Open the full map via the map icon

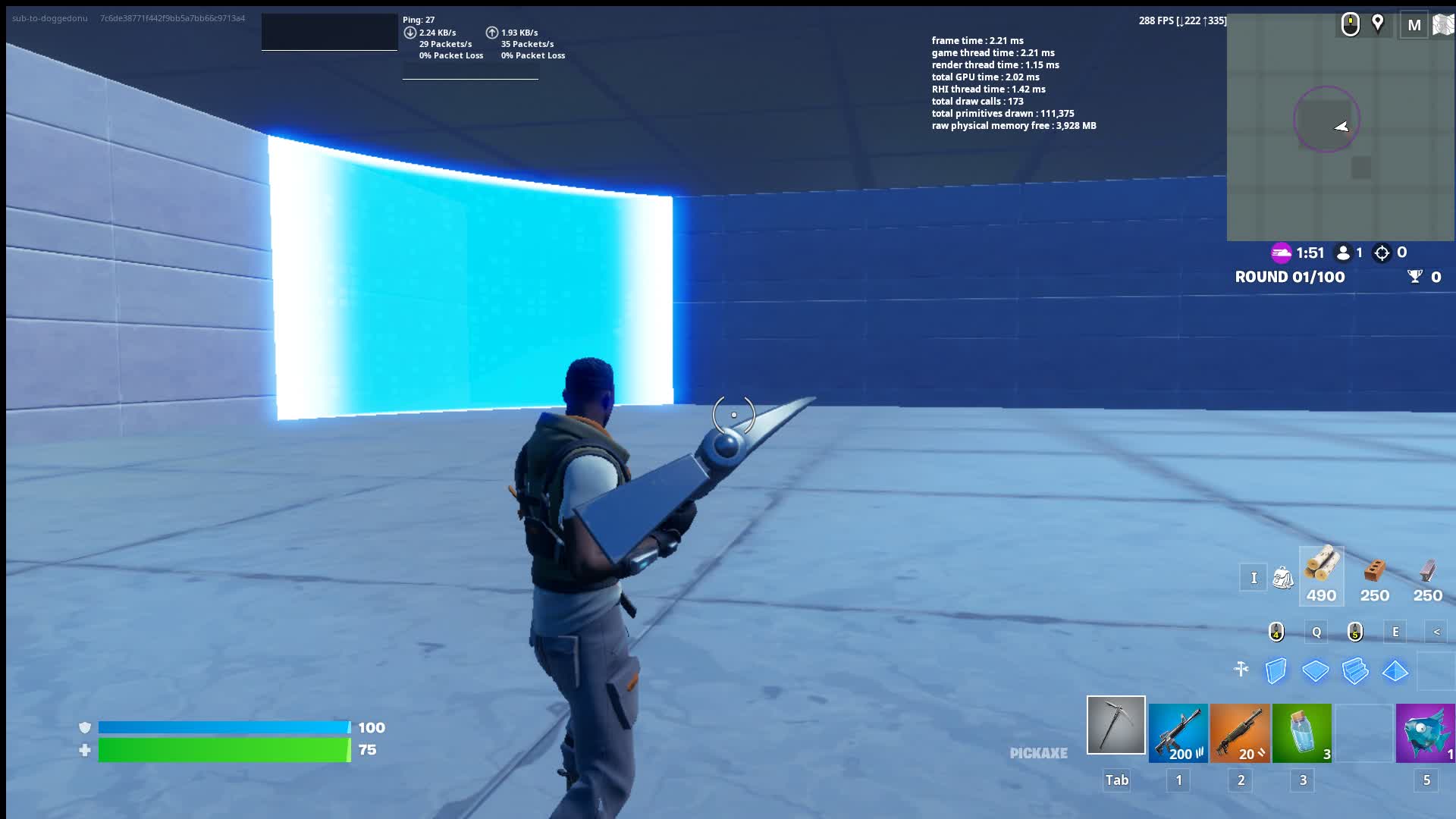1443,24
